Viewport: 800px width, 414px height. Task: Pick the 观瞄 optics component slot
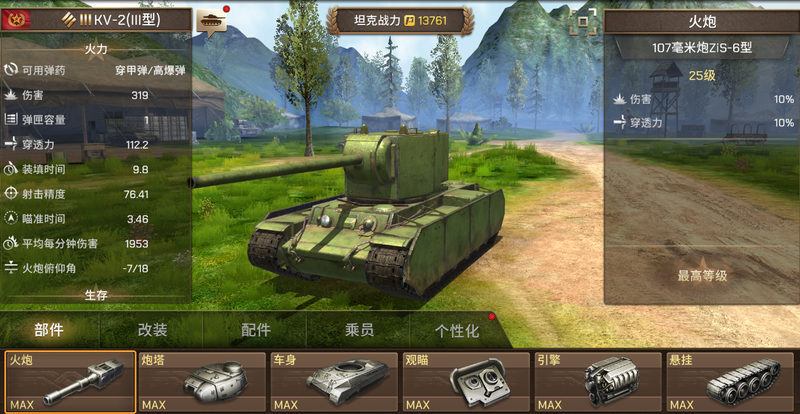pos(465,381)
